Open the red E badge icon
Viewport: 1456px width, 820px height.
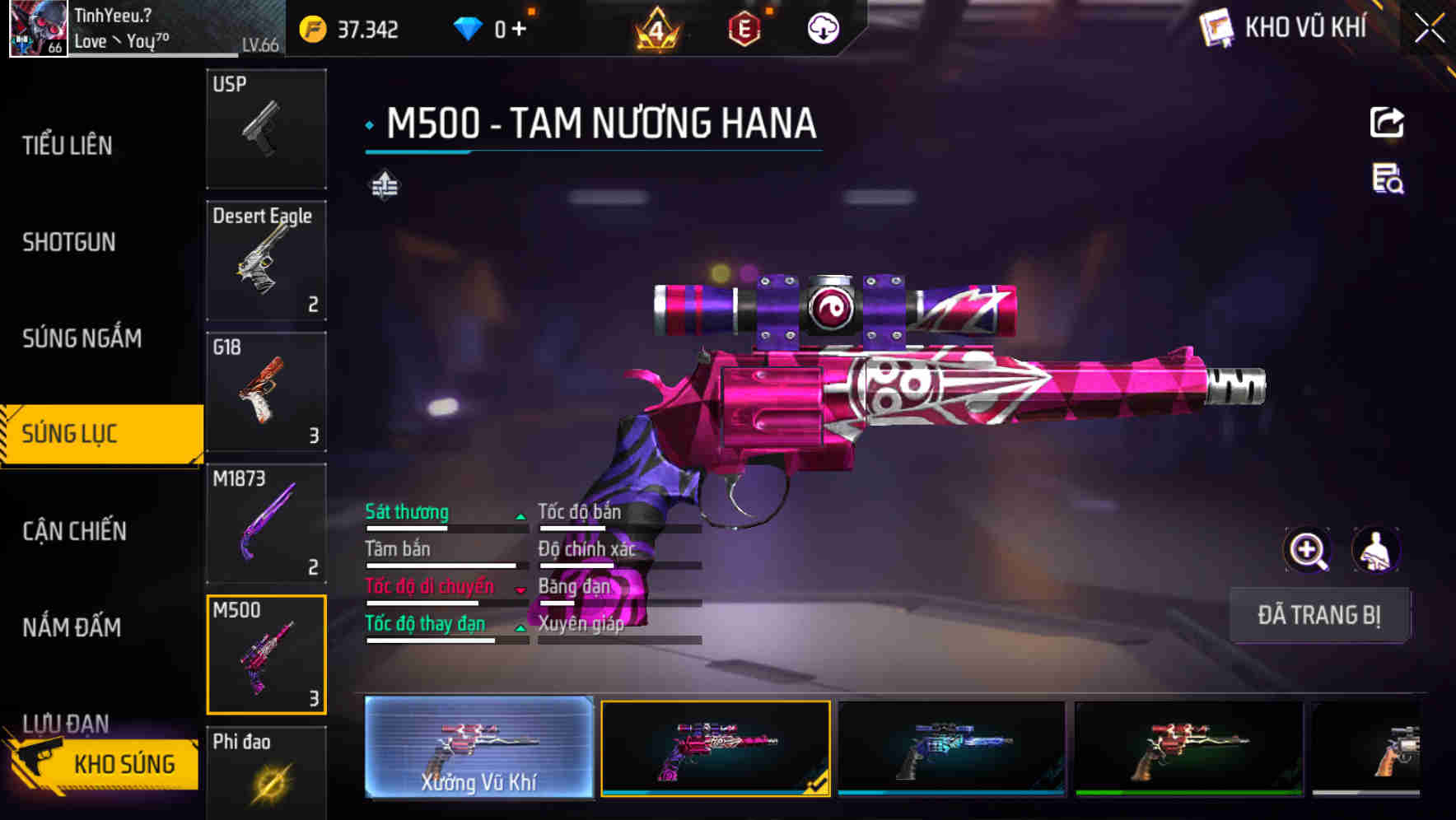[741, 30]
